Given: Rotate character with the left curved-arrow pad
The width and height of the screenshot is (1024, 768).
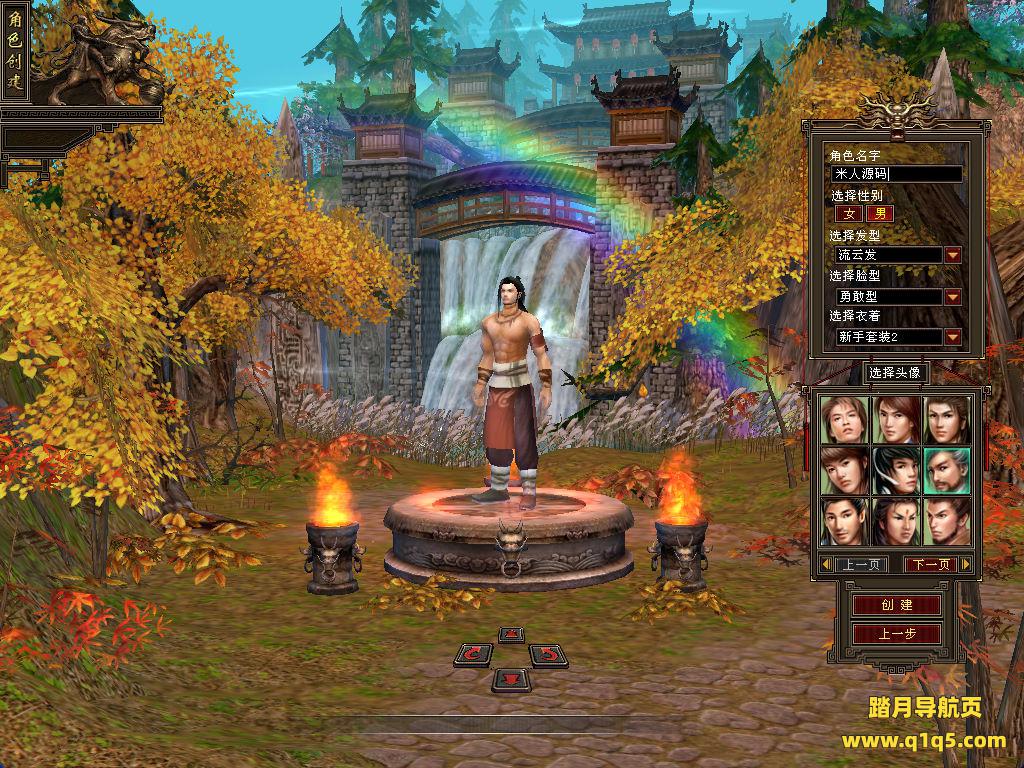Looking at the screenshot, I should (x=474, y=655).
